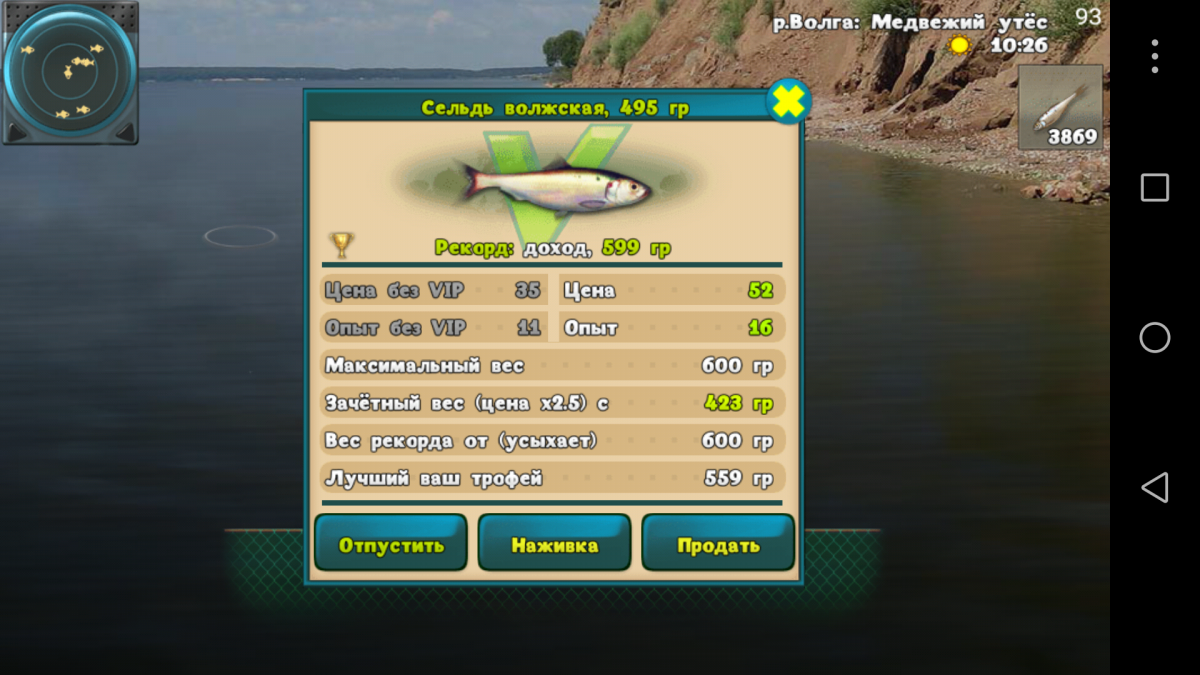The width and height of the screenshot is (1200, 675).
Task: Use the fish as bait via Наживка
Action: pyautogui.click(x=554, y=545)
